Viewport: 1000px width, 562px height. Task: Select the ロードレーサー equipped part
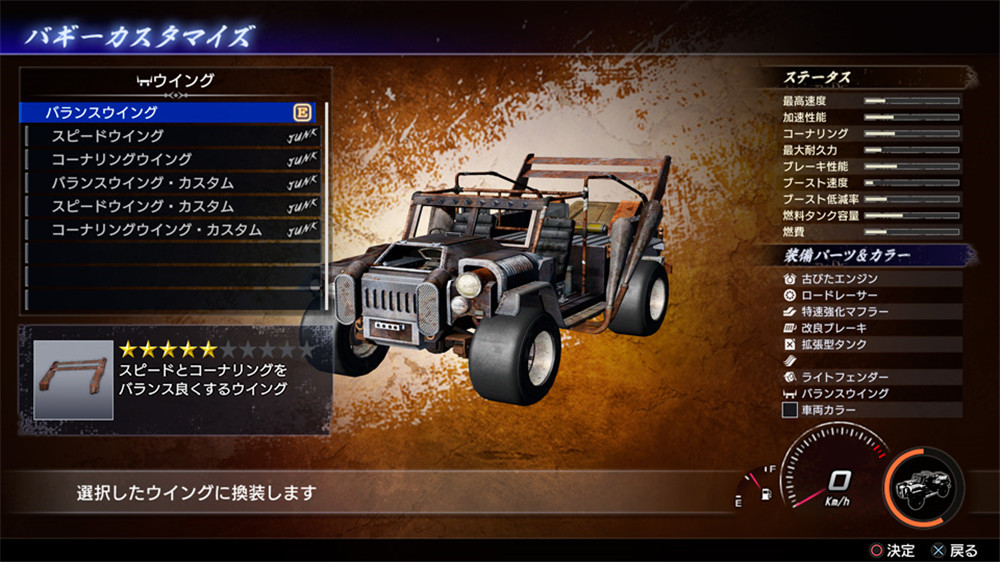(x=870, y=296)
